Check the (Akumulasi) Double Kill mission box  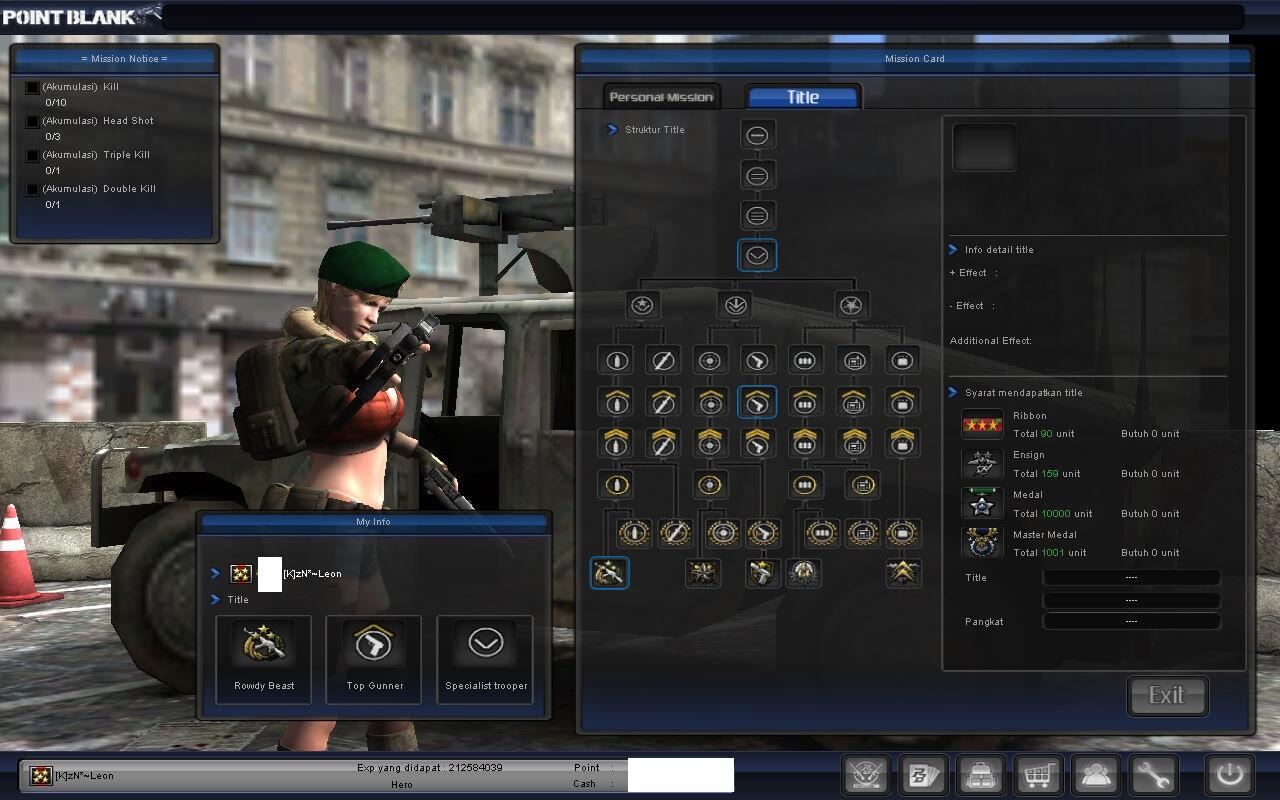click(x=31, y=189)
